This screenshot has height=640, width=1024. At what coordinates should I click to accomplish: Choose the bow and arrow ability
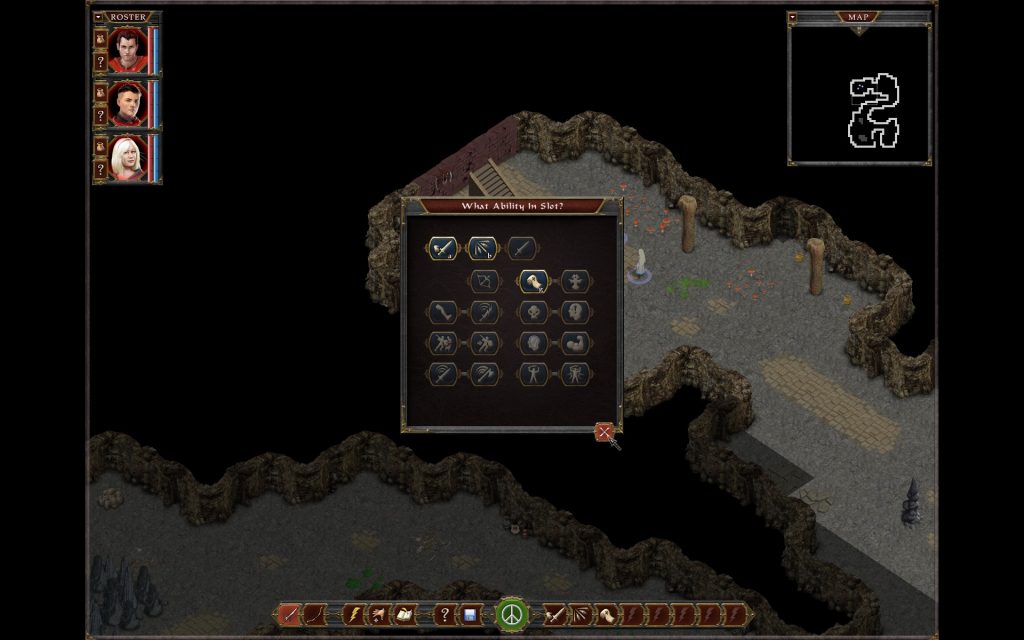click(485, 282)
